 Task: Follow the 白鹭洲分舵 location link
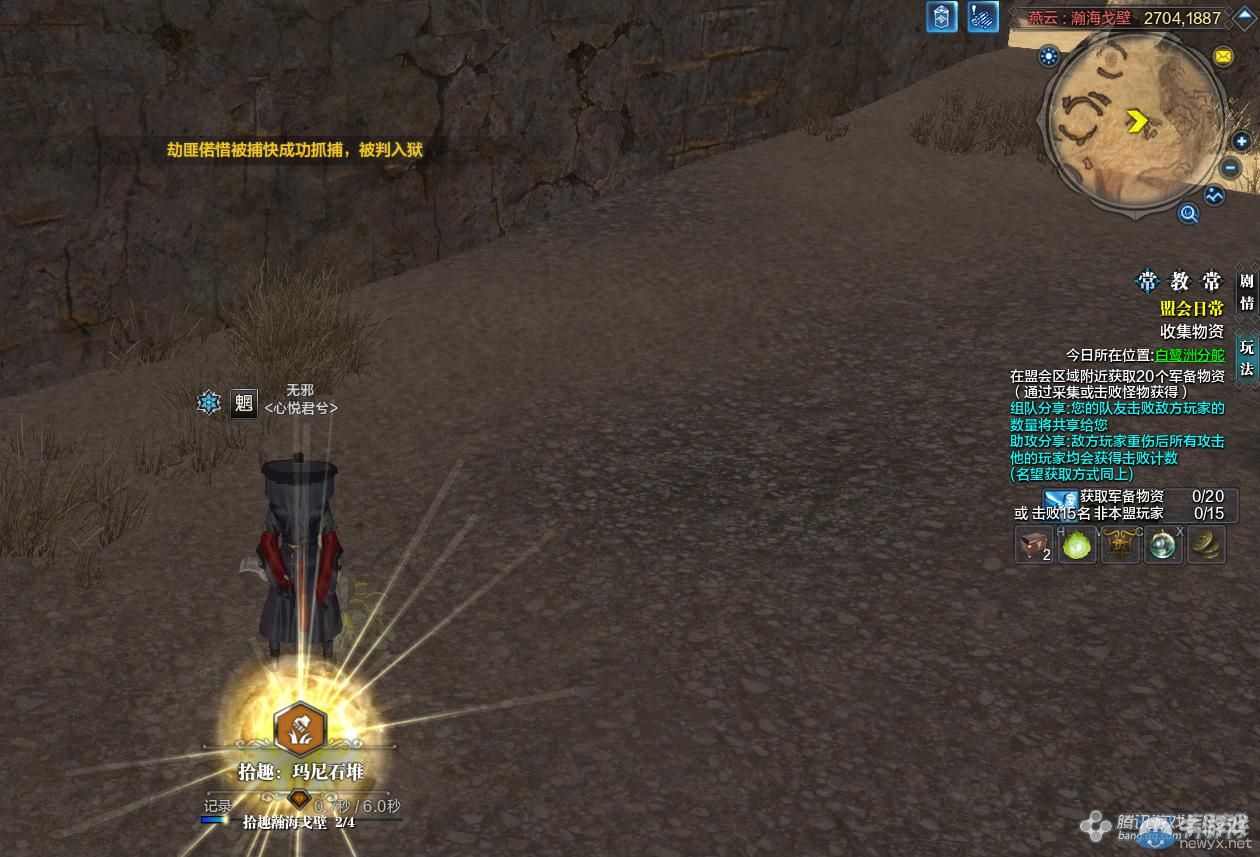(1189, 355)
